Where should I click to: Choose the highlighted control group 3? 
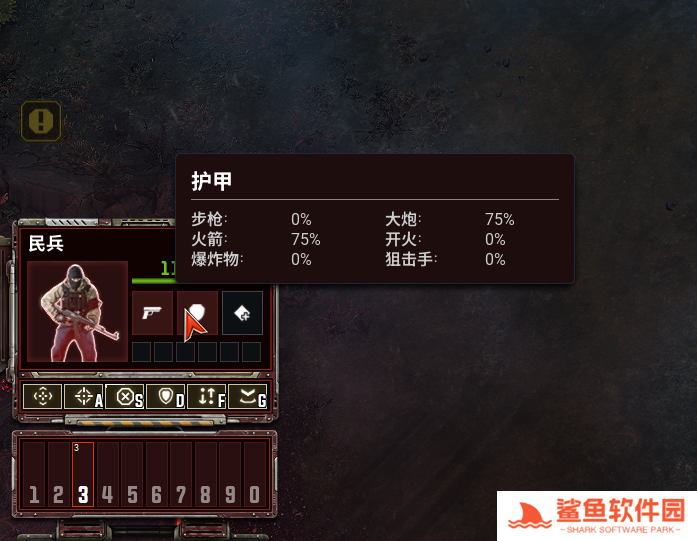(x=83, y=475)
